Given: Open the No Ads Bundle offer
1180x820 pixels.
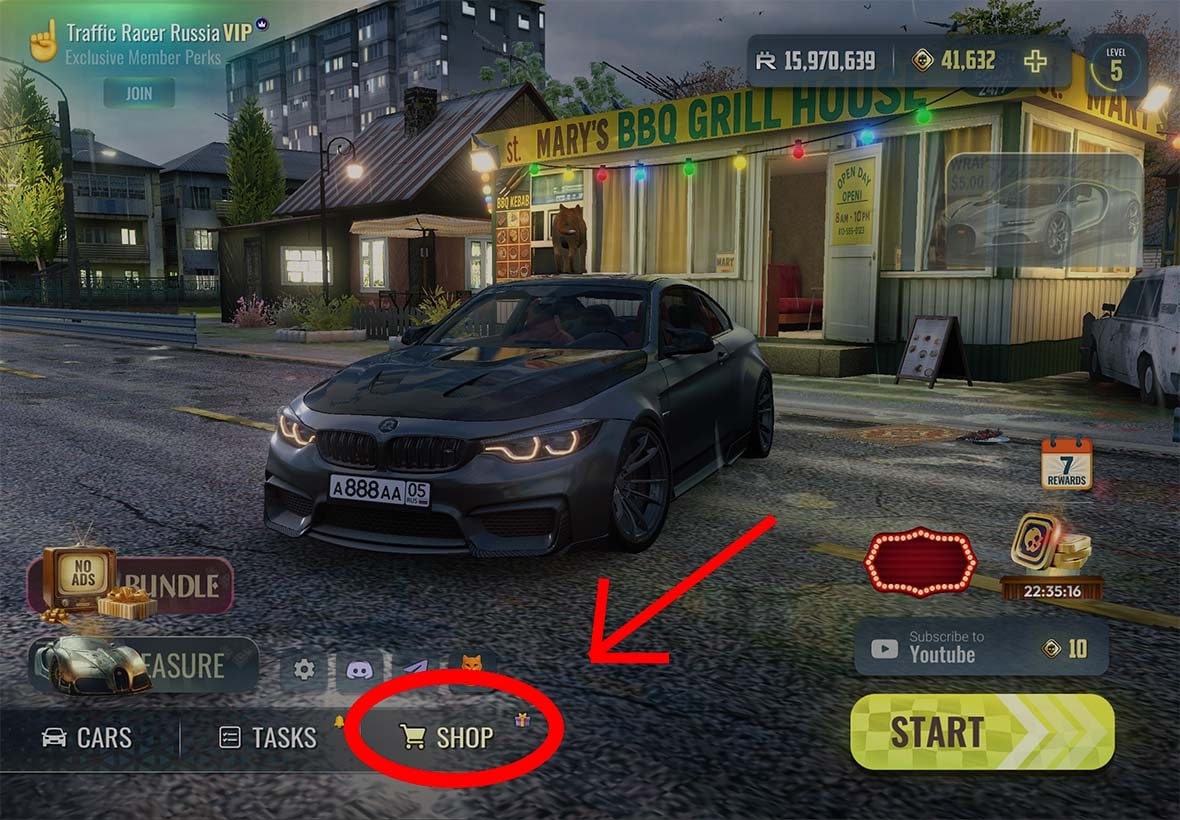Looking at the screenshot, I should [x=130, y=584].
